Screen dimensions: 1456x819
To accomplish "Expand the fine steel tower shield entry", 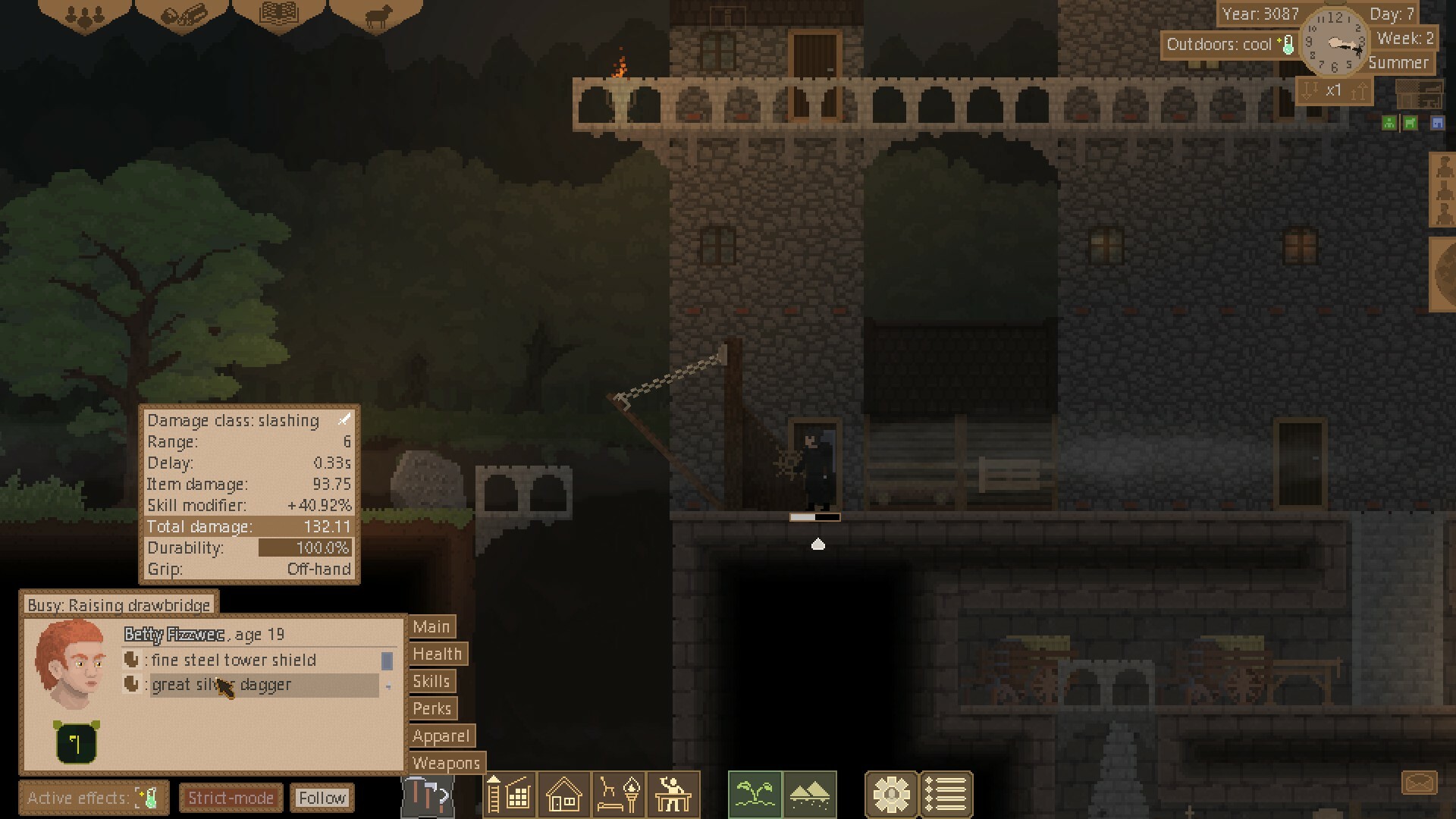I will 233,660.
